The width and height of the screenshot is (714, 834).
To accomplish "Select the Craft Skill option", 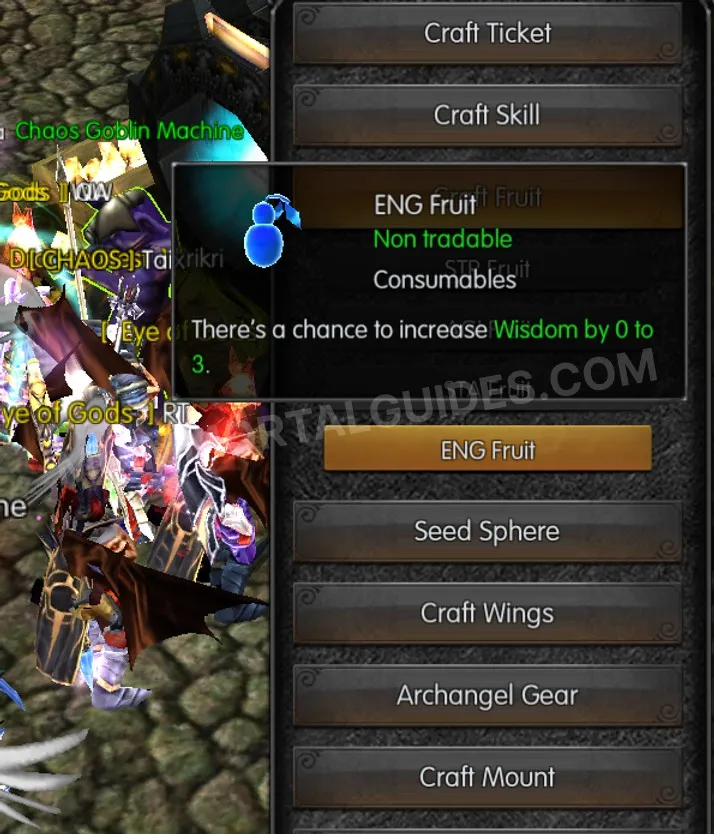I will [x=487, y=115].
